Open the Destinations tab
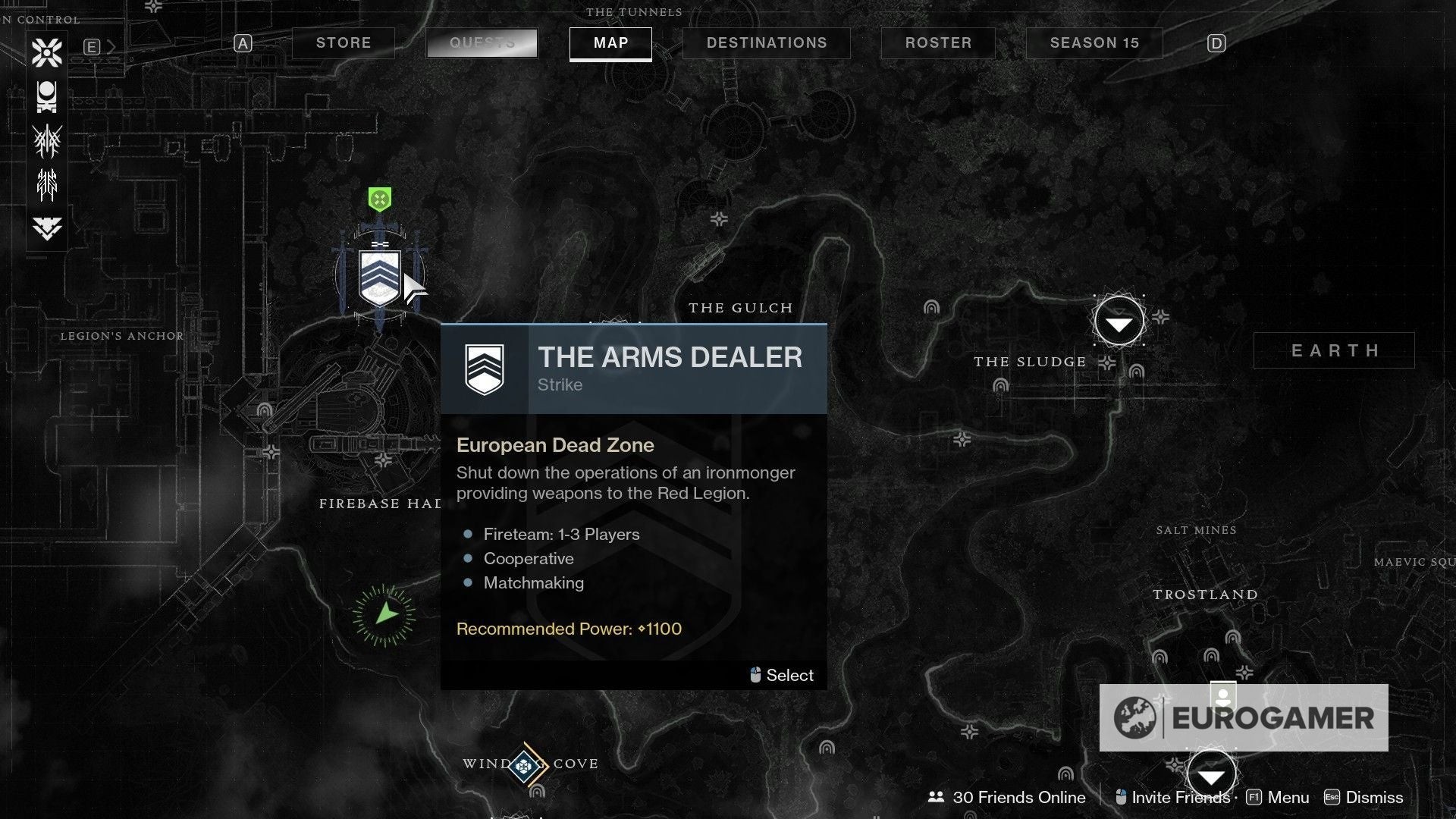Viewport: 1456px width, 819px height. 766,43
